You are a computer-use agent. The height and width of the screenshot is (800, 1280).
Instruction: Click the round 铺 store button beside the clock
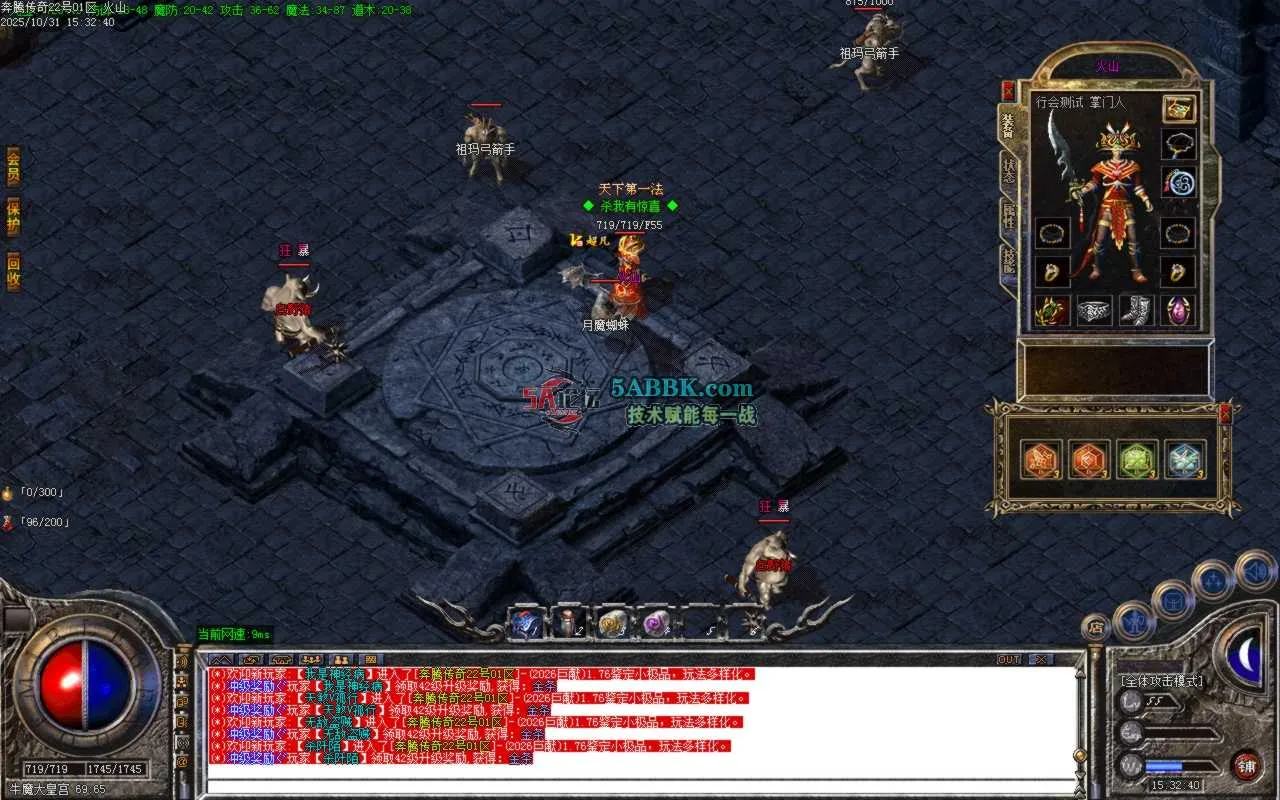point(1246,765)
